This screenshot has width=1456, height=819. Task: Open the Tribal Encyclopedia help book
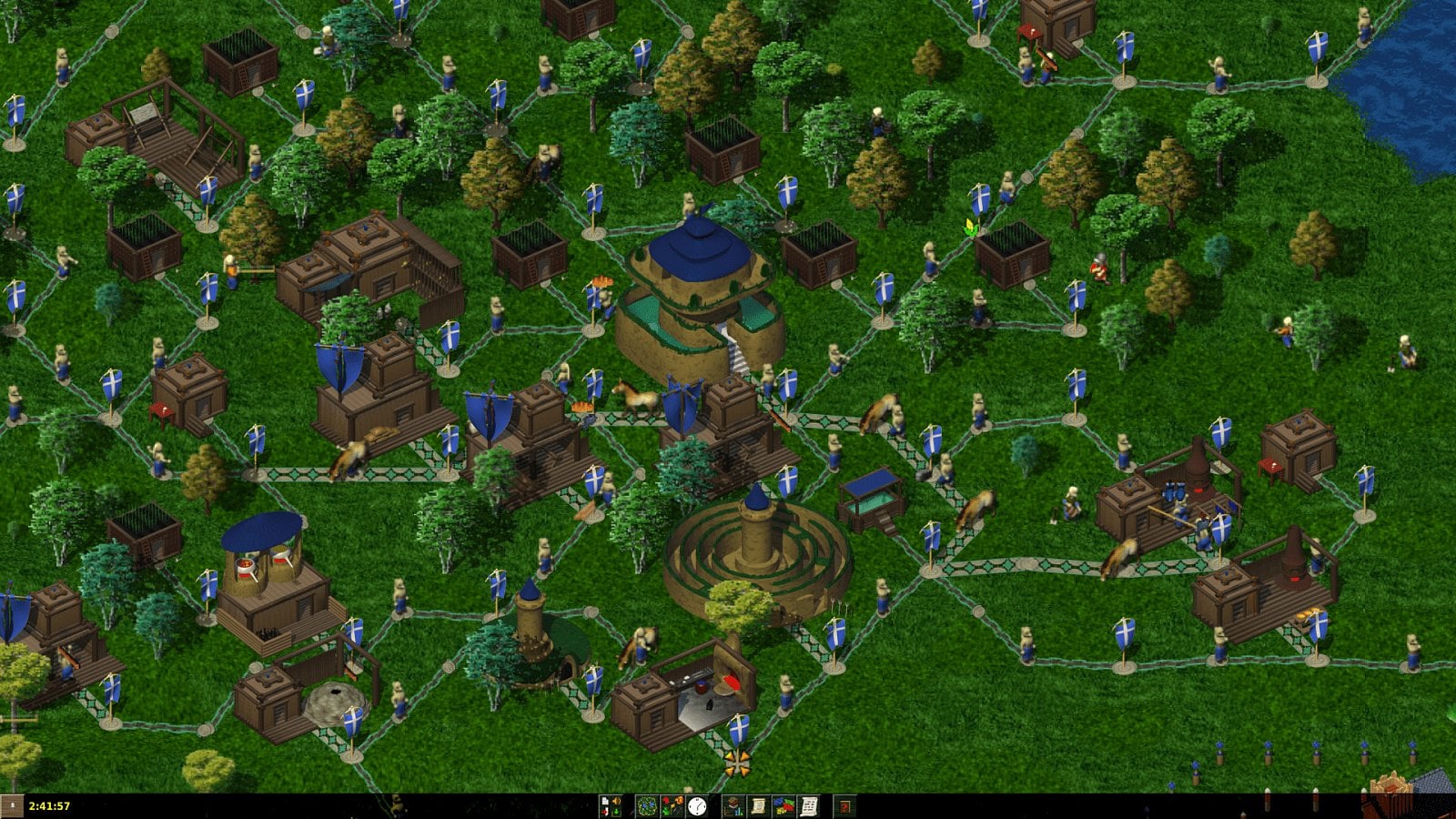point(846,804)
